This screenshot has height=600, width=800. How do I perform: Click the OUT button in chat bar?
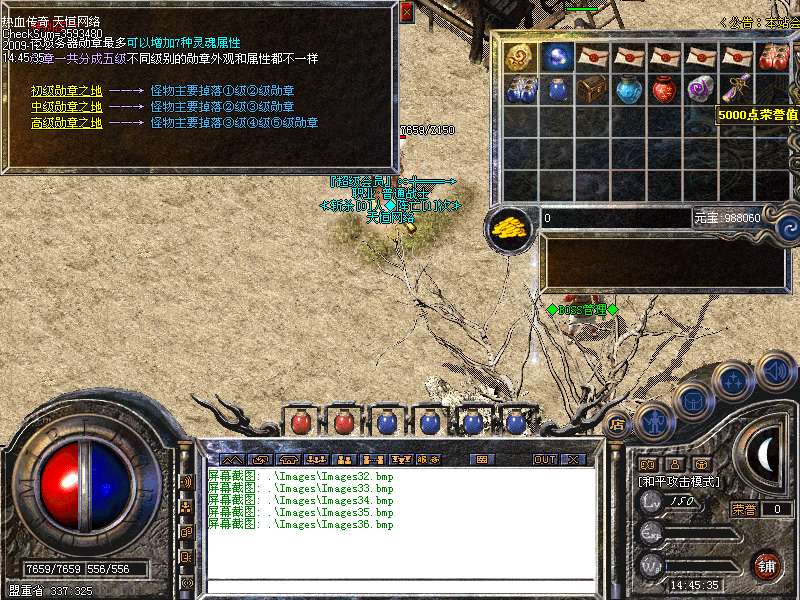(x=544, y=459)
